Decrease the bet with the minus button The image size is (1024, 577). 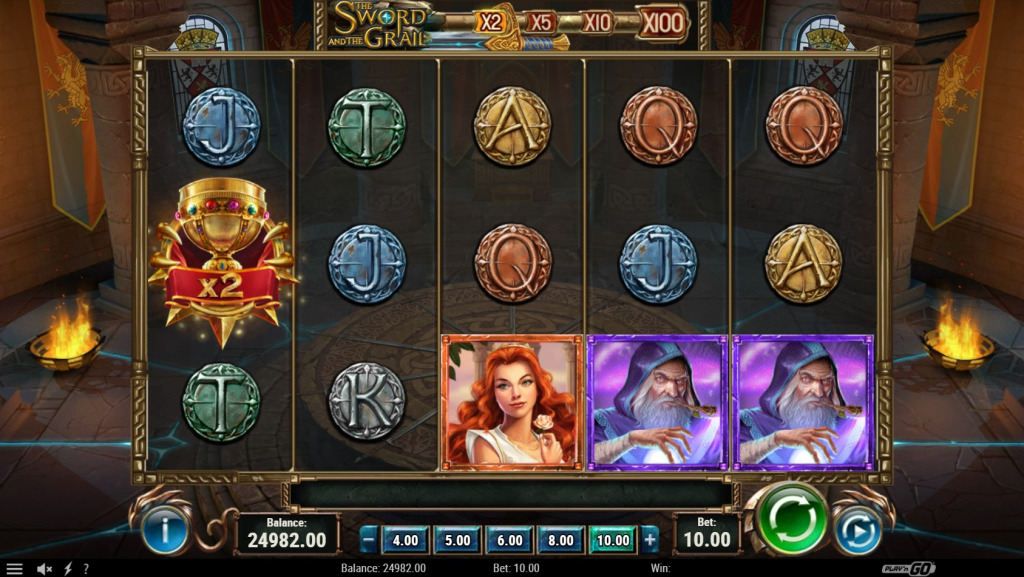(369, 540)
